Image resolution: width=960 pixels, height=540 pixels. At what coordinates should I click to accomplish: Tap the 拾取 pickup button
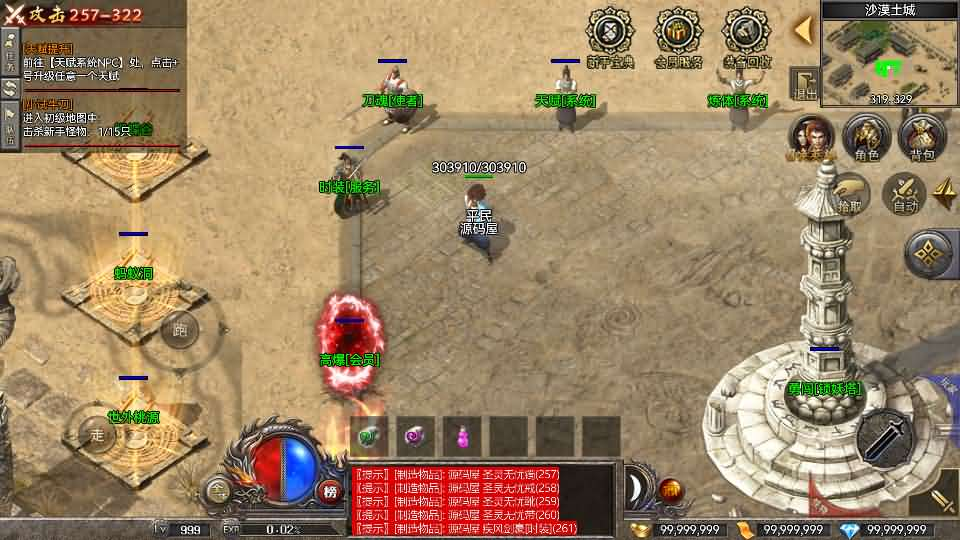[851, 193]
